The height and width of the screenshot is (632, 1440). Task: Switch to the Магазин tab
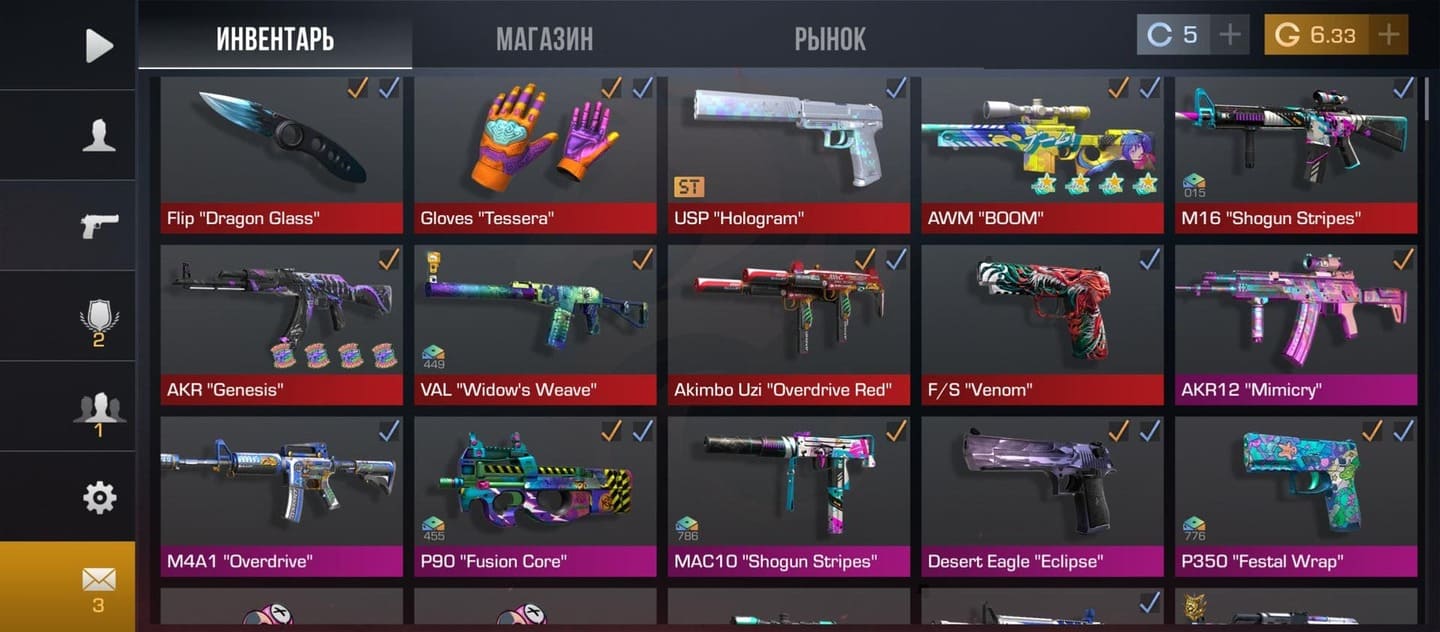[544, 39]
